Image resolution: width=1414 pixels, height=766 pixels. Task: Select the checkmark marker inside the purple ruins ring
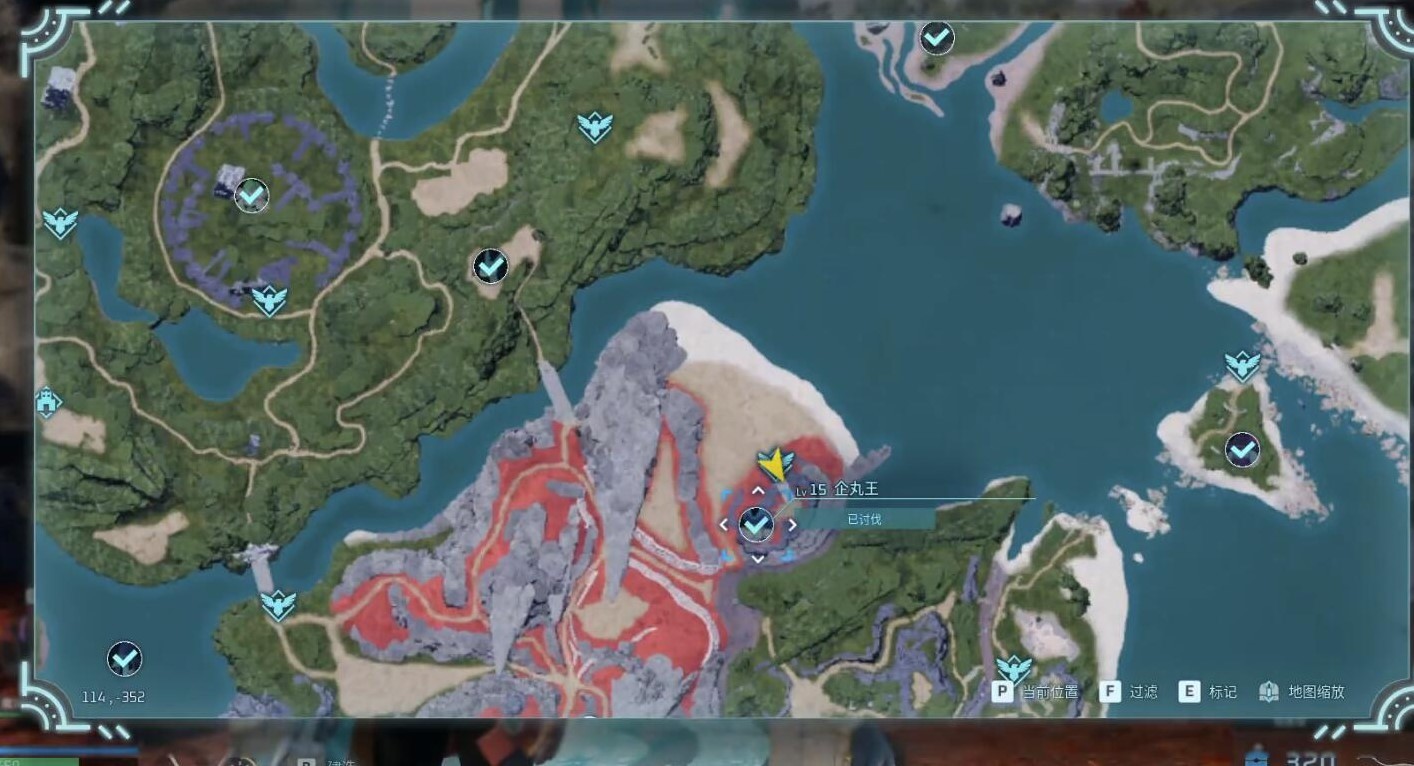pos(251,195)
